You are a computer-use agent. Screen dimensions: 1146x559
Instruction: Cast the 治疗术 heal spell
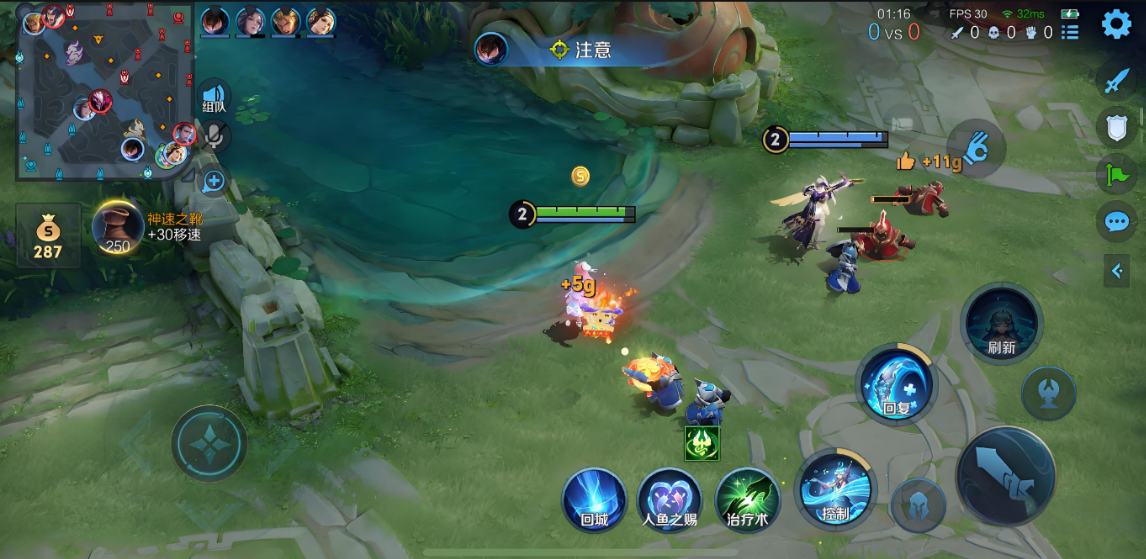coord(747,498)
